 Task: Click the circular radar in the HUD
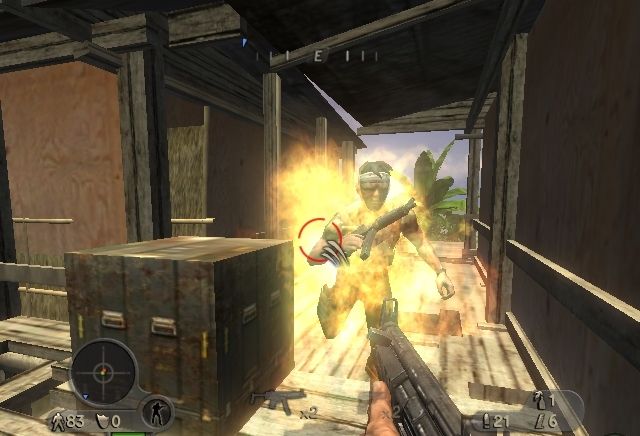point(103,372)
